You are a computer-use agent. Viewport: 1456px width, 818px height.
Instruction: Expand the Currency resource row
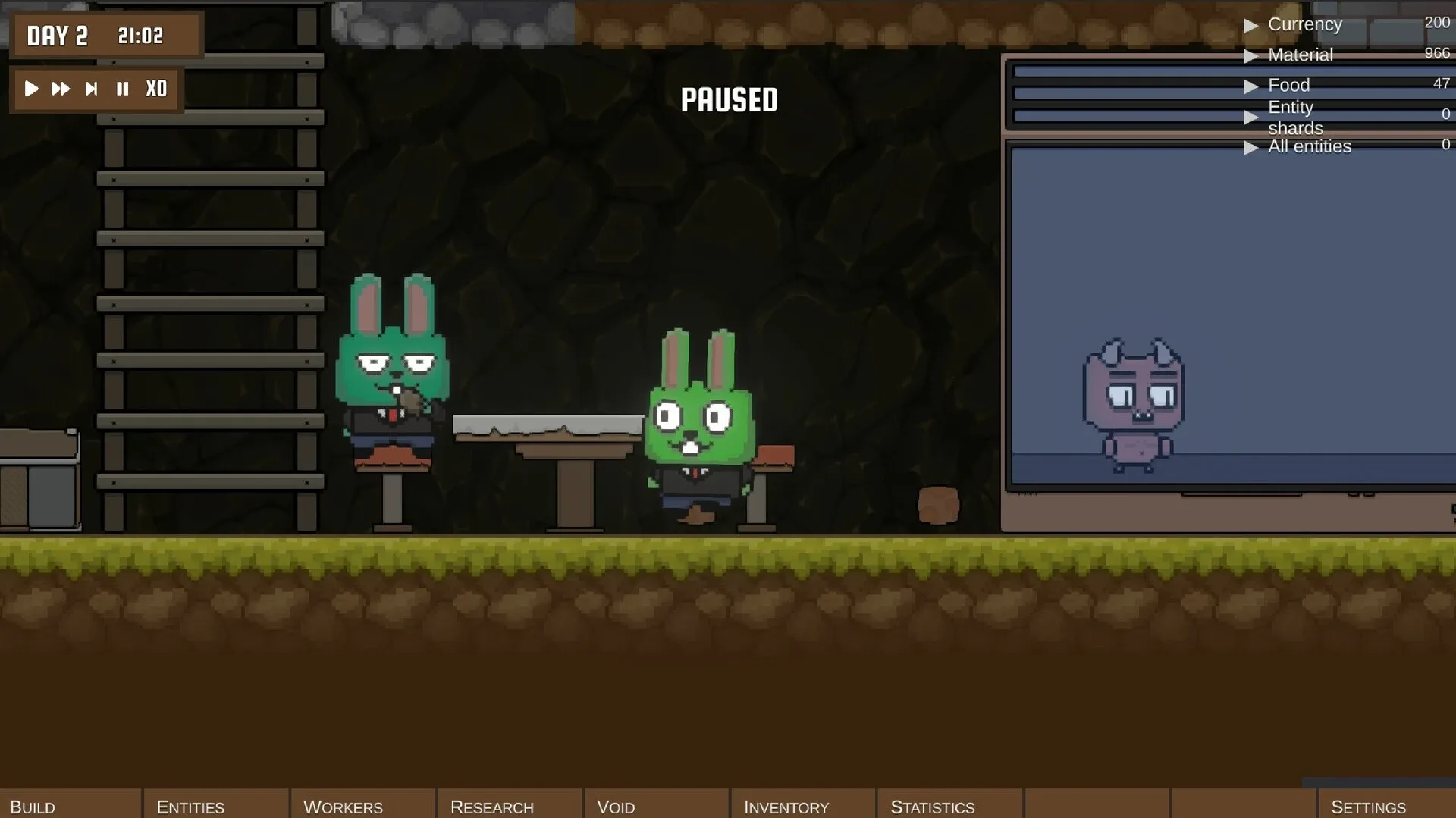pyautogui.click(x=1252, y=25)
